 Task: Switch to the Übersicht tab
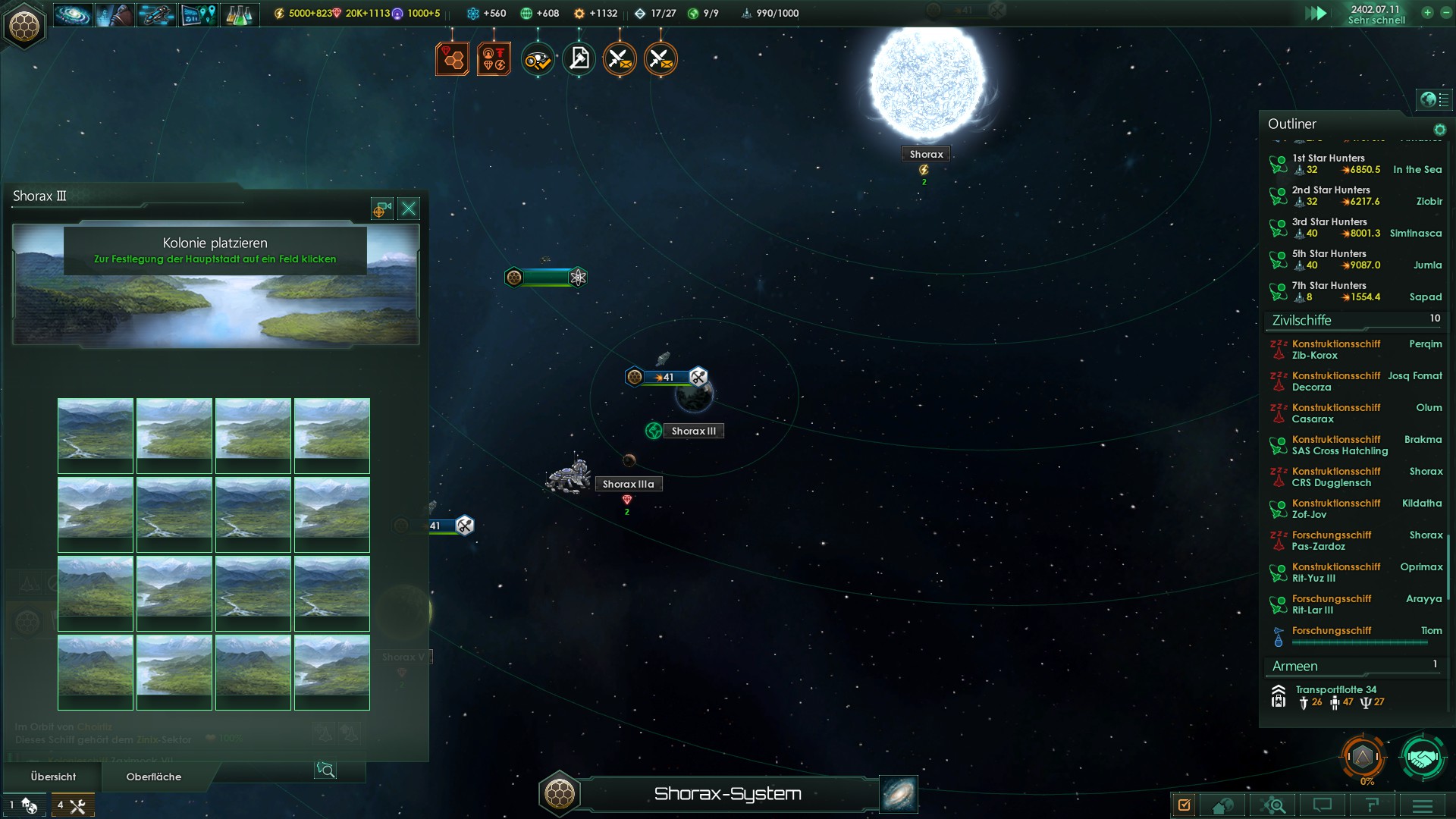tap(53, 777)
